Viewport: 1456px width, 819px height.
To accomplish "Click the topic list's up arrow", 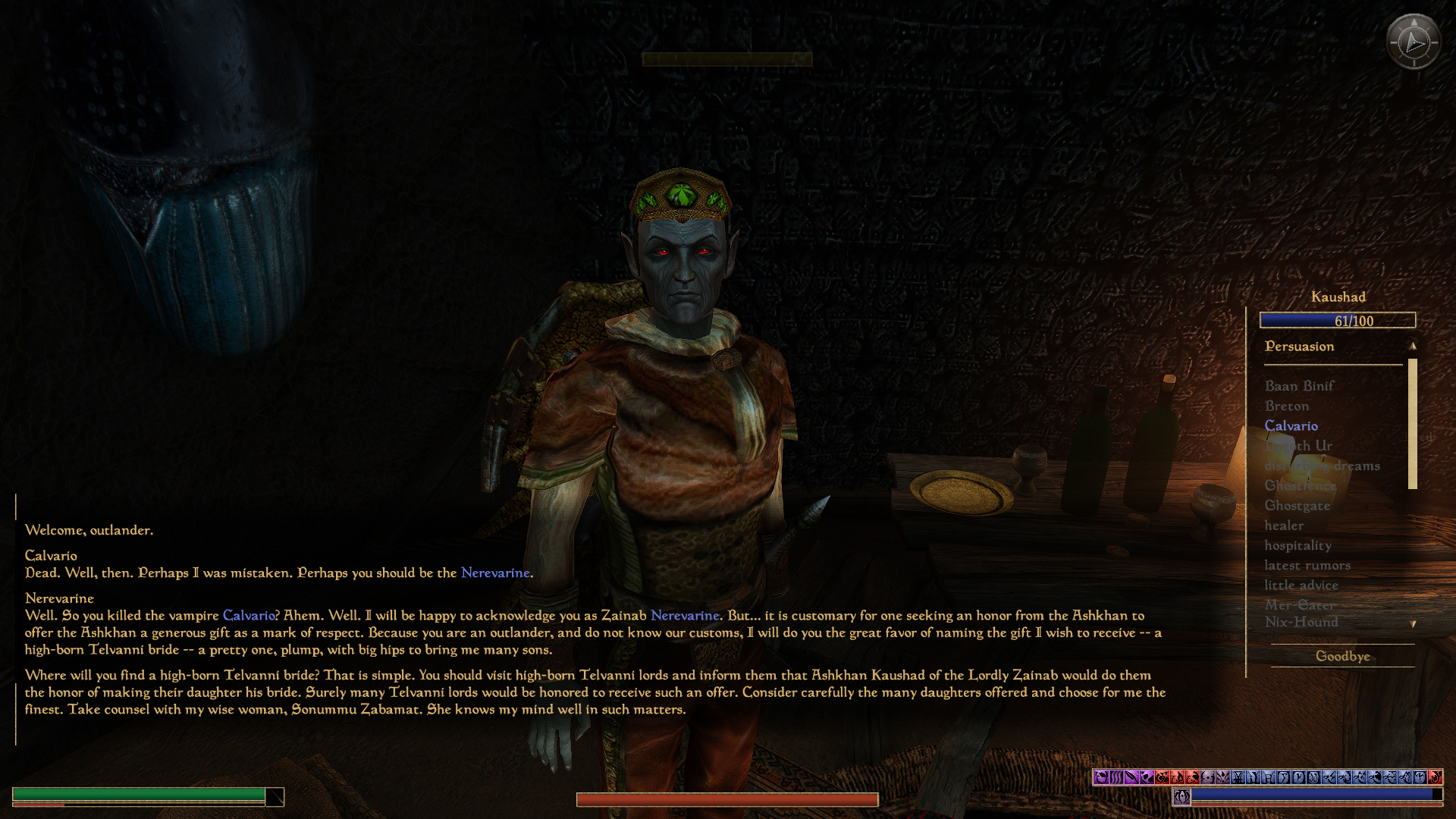I will click(x=1413, y=346).
